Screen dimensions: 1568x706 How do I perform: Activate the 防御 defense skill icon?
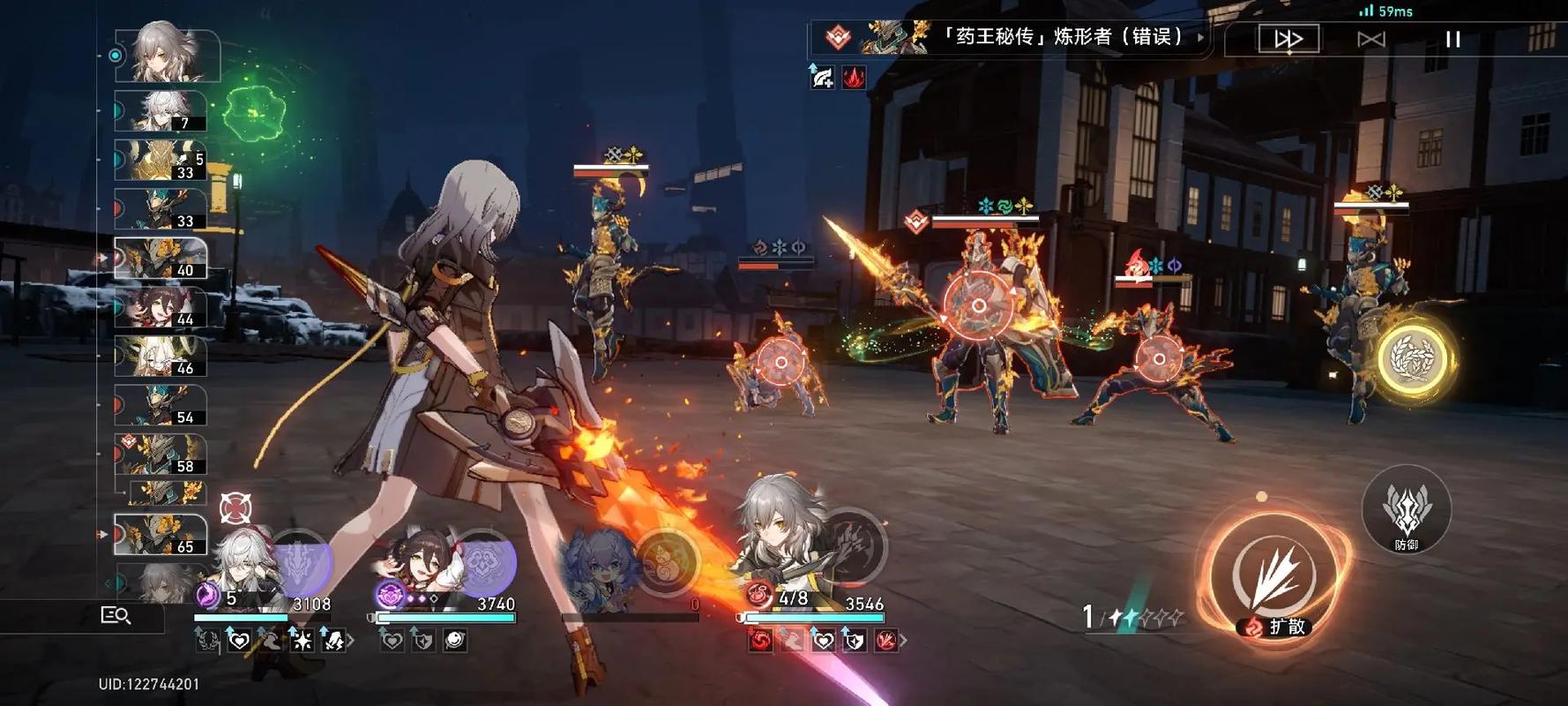click(1408, 512)
